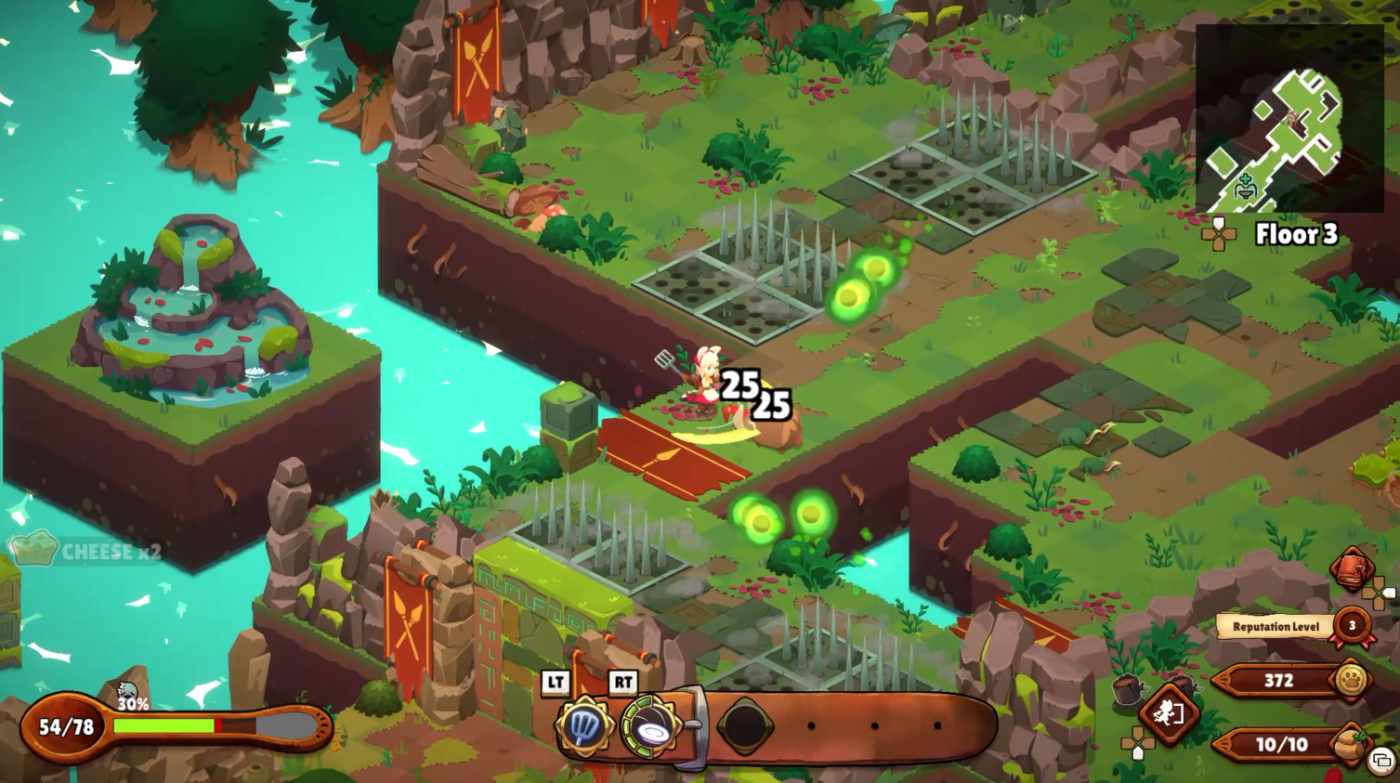Open the ingredient bag icon
Screen dimensions: 1400x783
click(1349, 743)
